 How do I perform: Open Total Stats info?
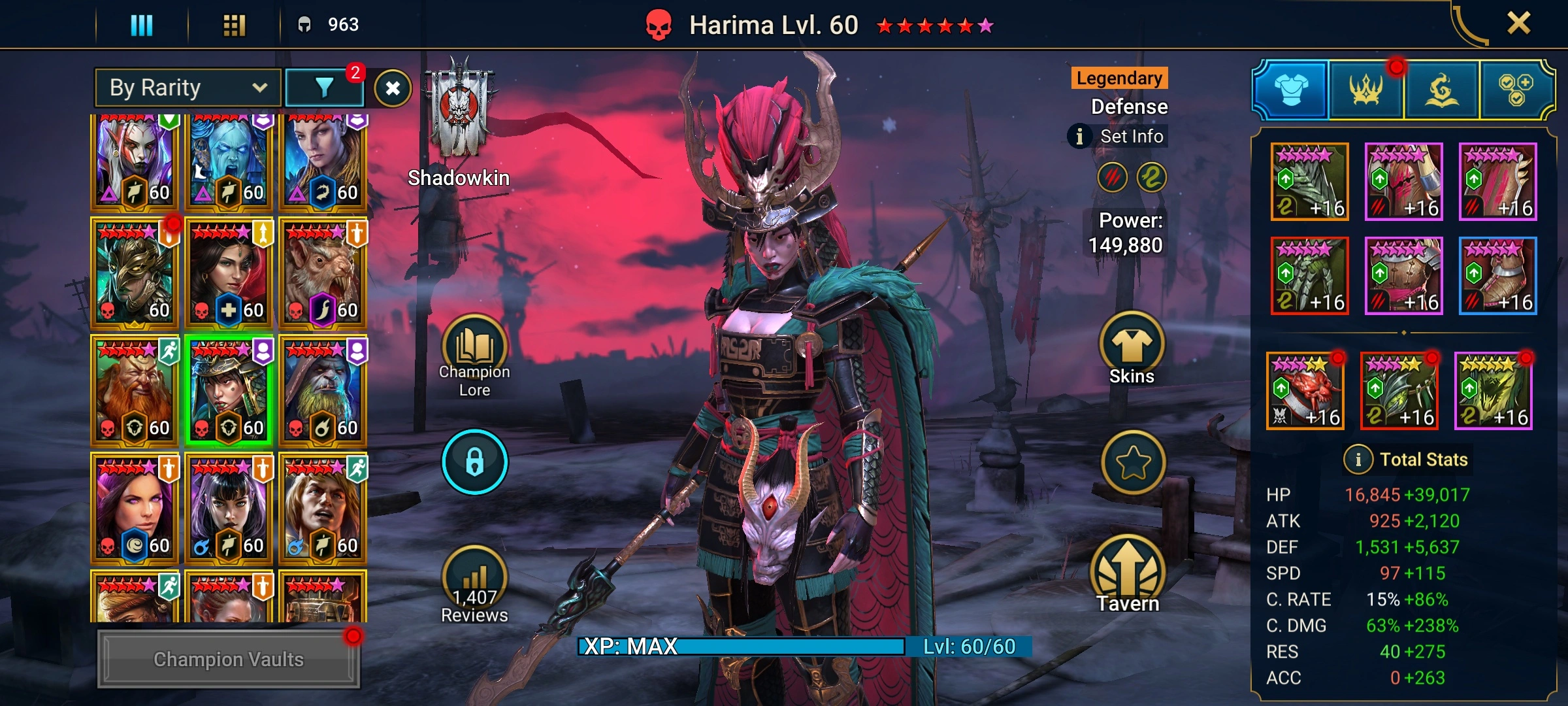pyautogui.click(x=1358, y=460)
